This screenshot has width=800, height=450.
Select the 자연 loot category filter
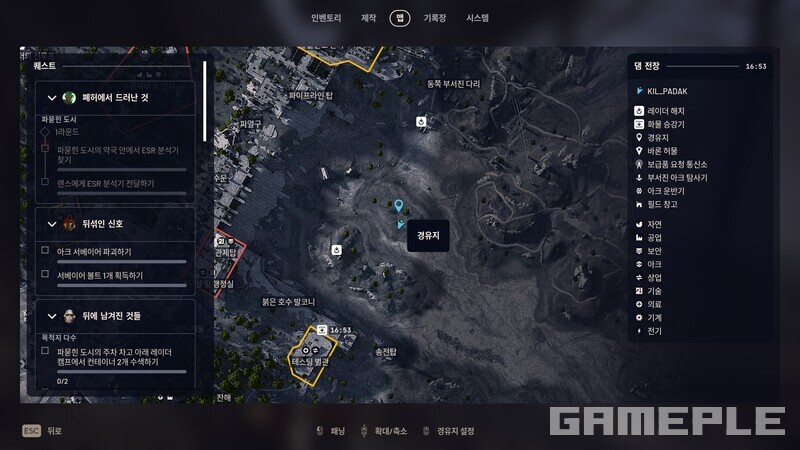pyautogui.click(x=654, y=224)
